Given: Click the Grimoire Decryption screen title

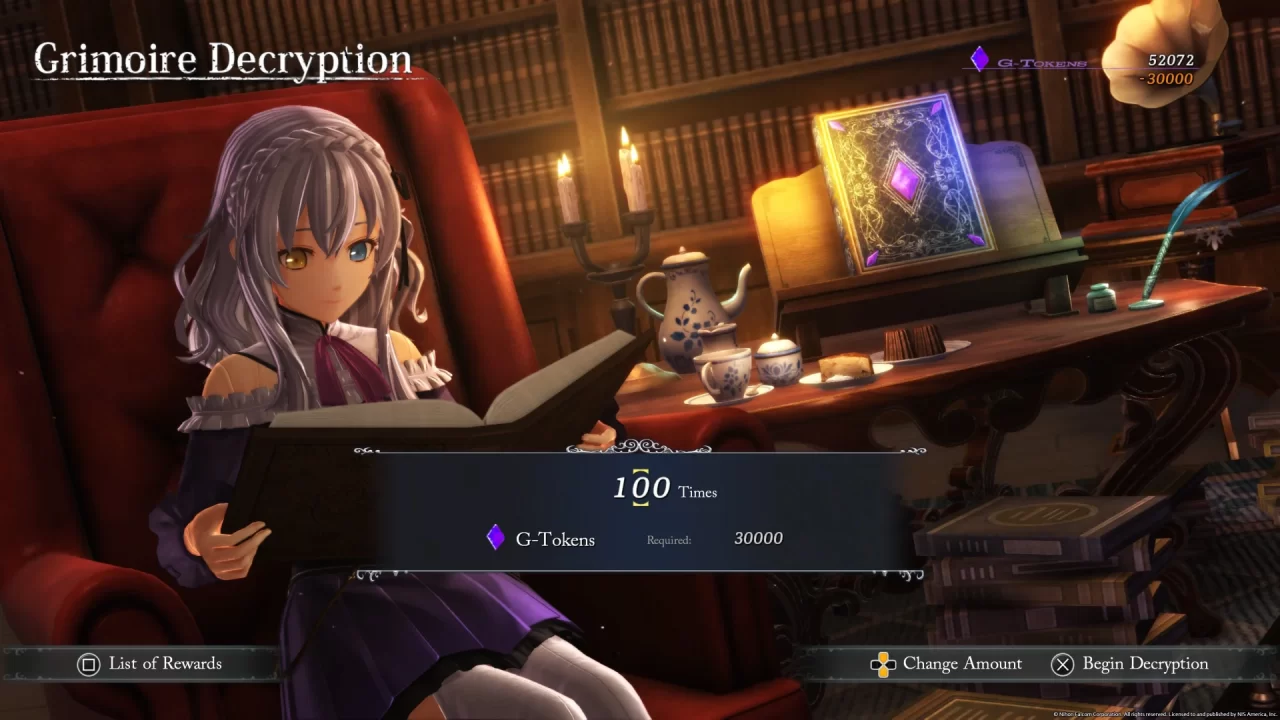Looking at the screenshot, I should [222, 58].
